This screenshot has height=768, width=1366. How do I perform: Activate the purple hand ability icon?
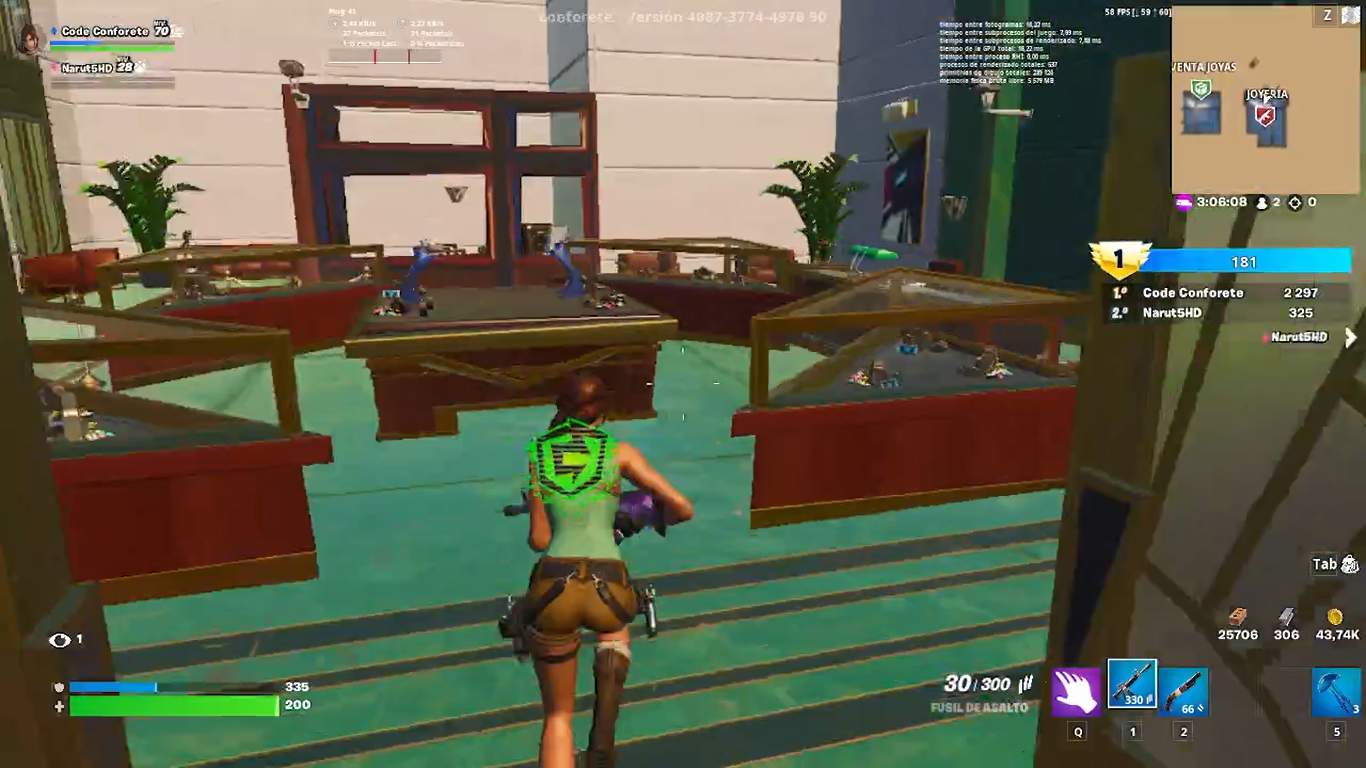click(1076, 692)
